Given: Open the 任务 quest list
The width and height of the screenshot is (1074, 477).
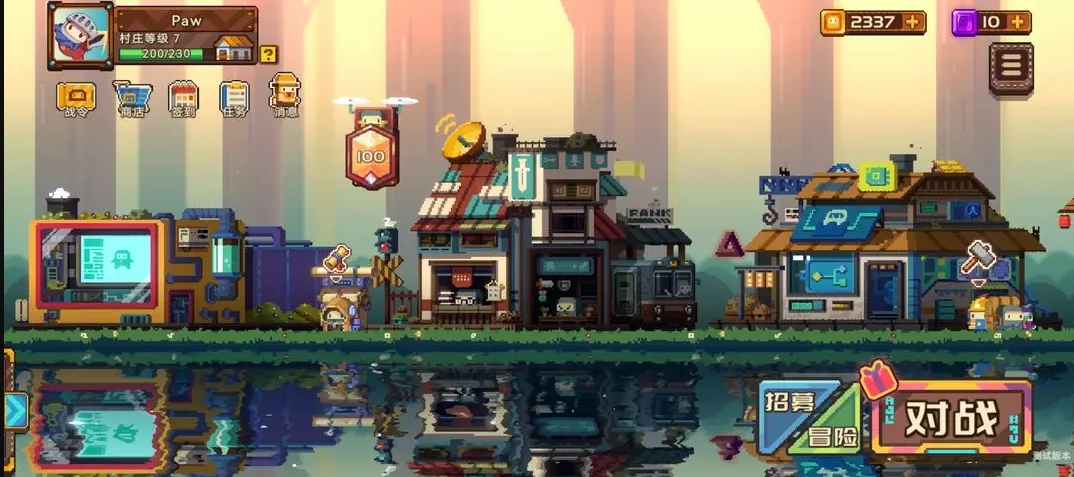Looking at the screenshot, I should pos(234,98).
